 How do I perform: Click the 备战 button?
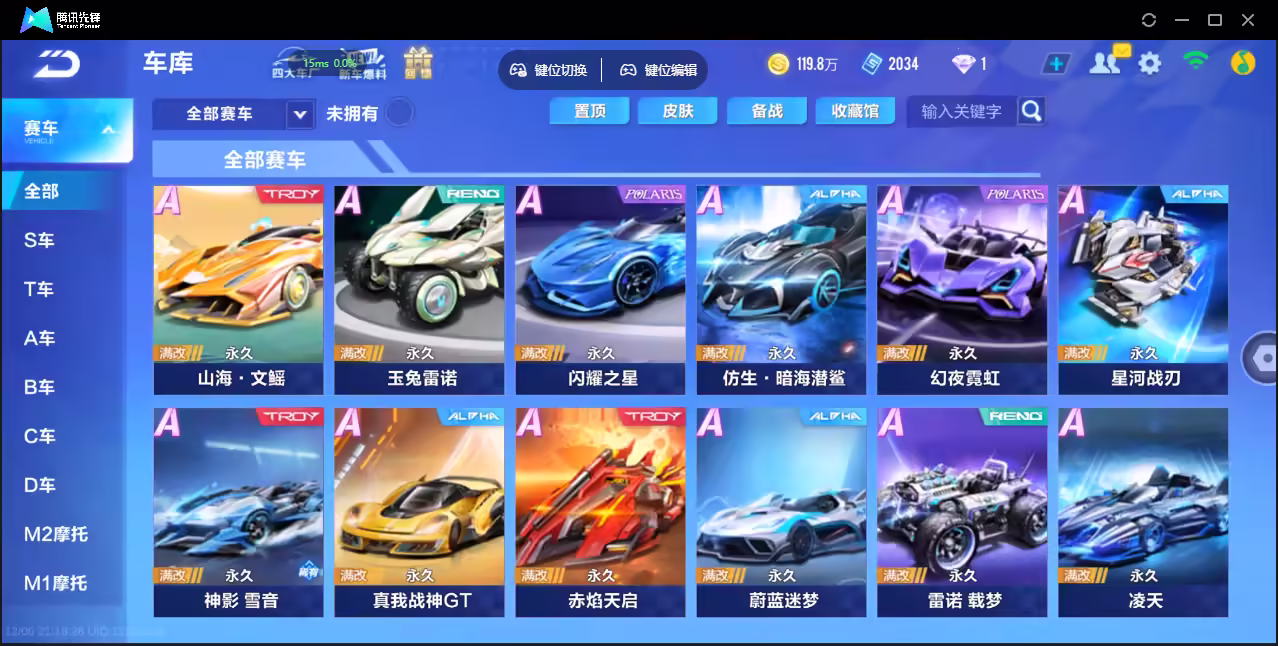767,111
